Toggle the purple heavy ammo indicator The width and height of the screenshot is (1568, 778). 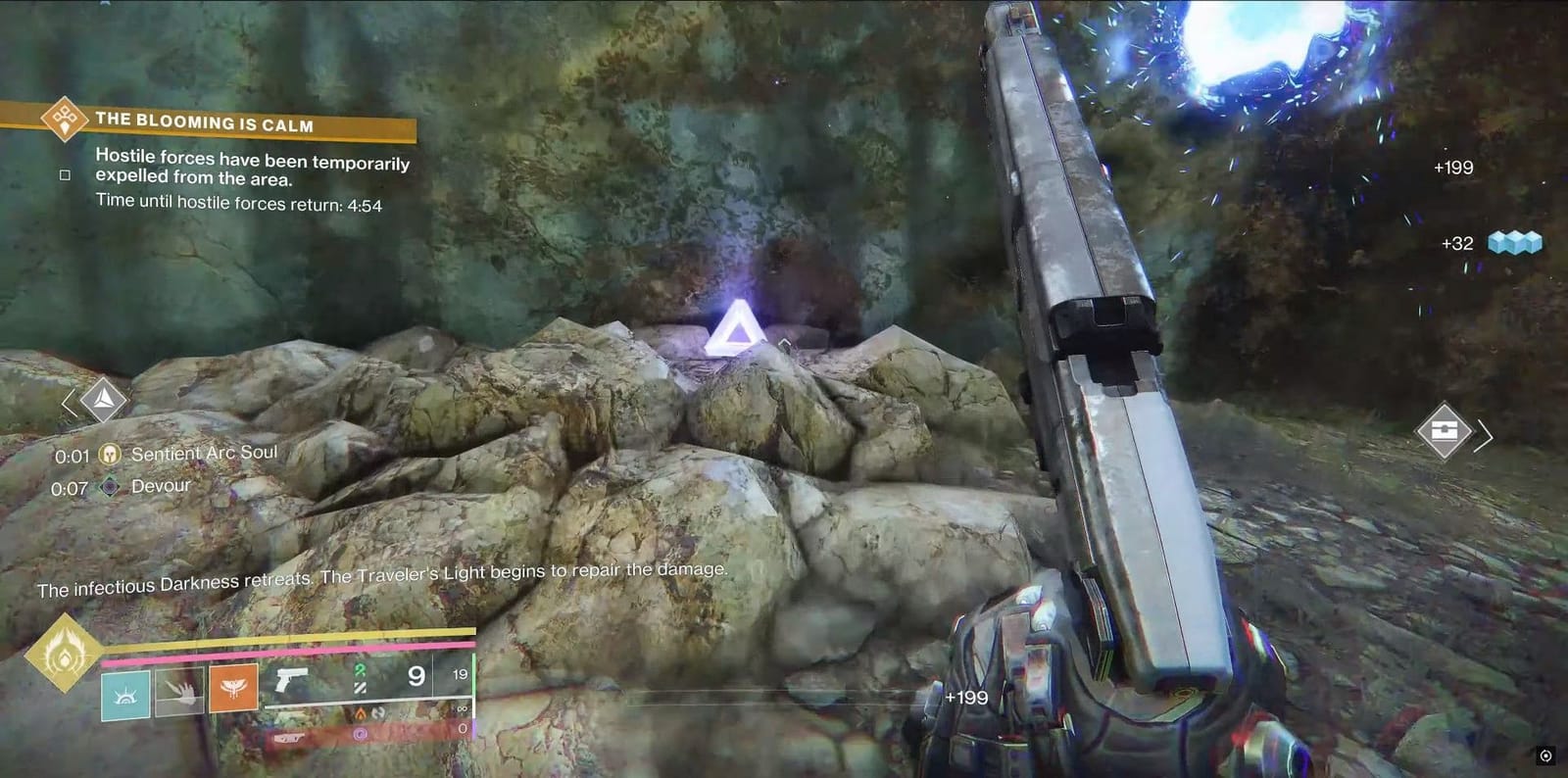click(360, 733)
